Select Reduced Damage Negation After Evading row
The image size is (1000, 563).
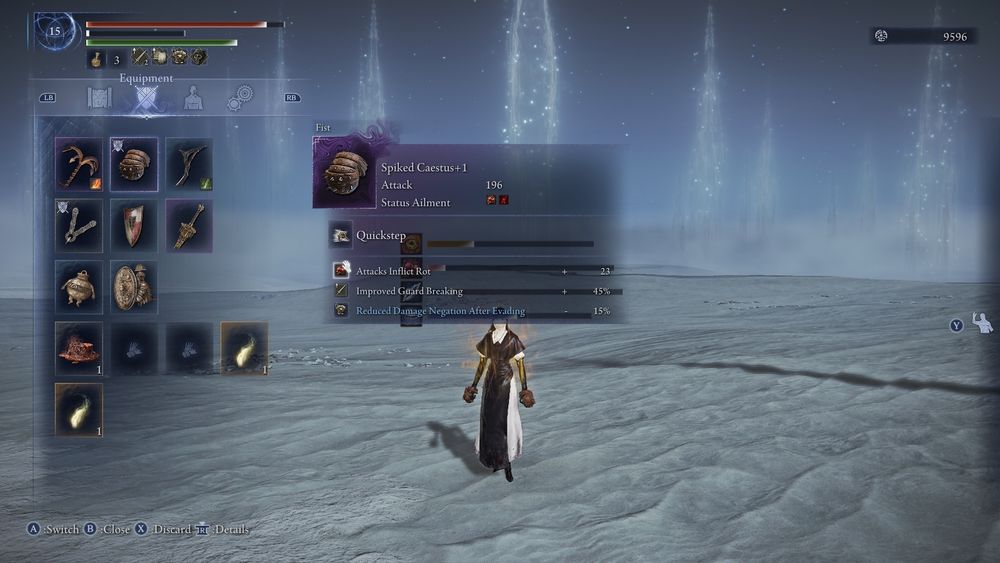[x=440, y=311]
